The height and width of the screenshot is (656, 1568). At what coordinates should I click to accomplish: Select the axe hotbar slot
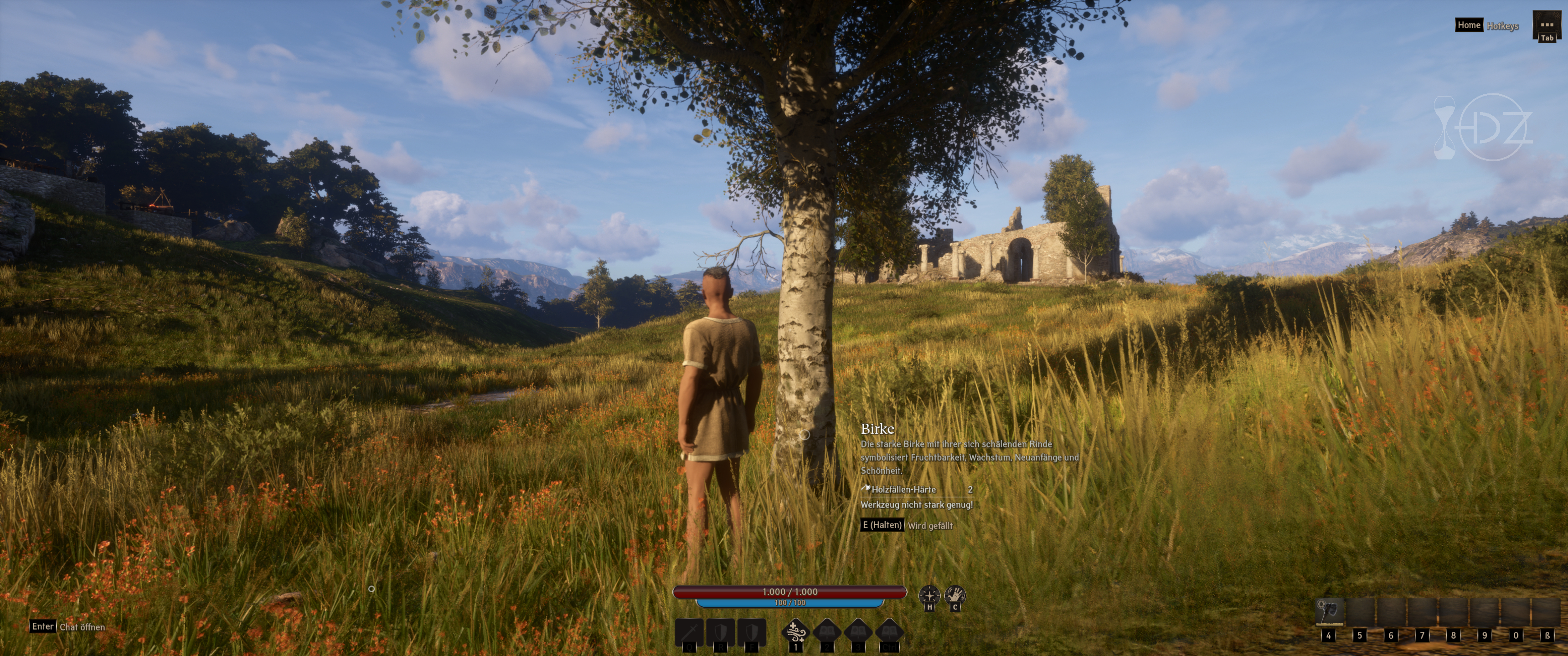1329,611
